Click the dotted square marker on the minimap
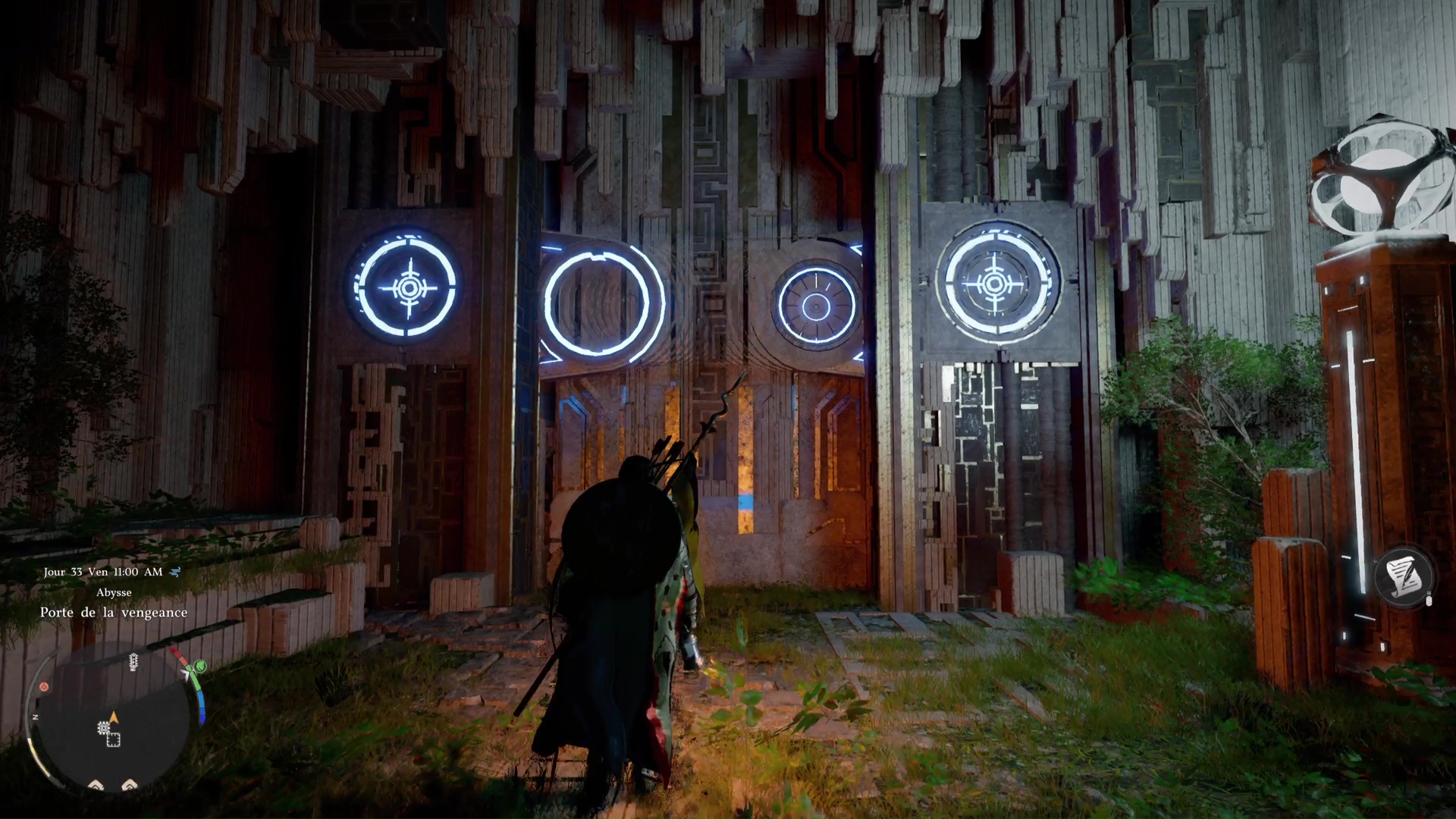The height and width of the screenshot is (819, 1456). [114, 739]
